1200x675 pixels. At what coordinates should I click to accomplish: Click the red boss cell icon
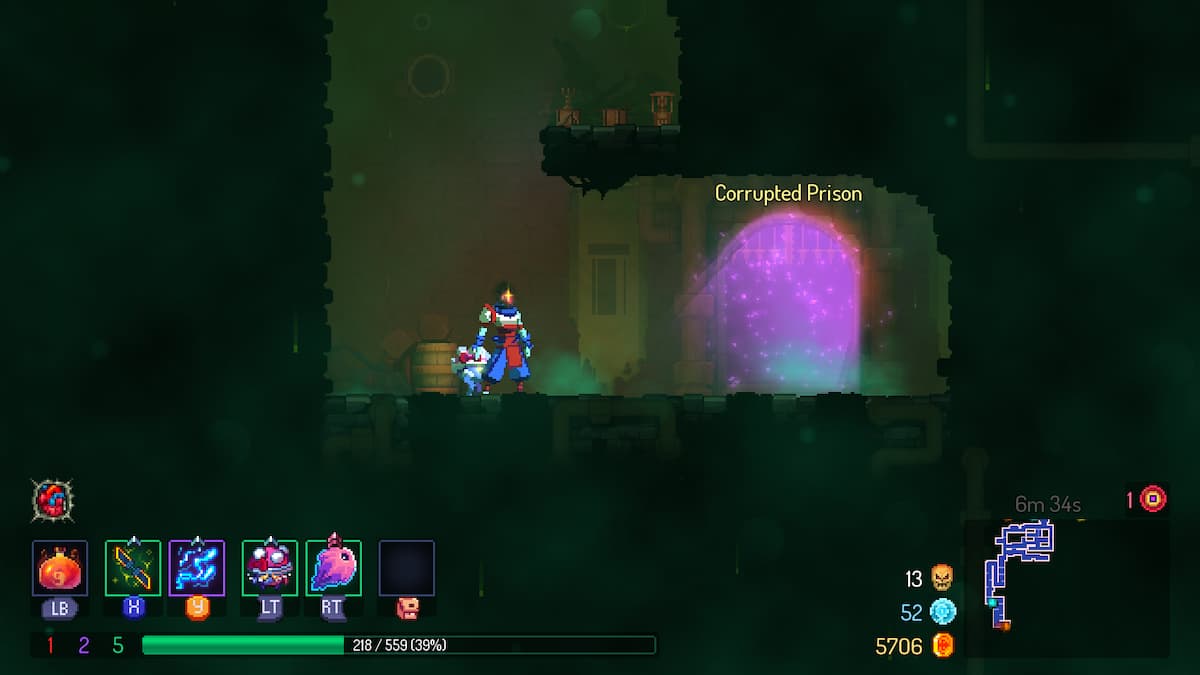point(1153,498)
